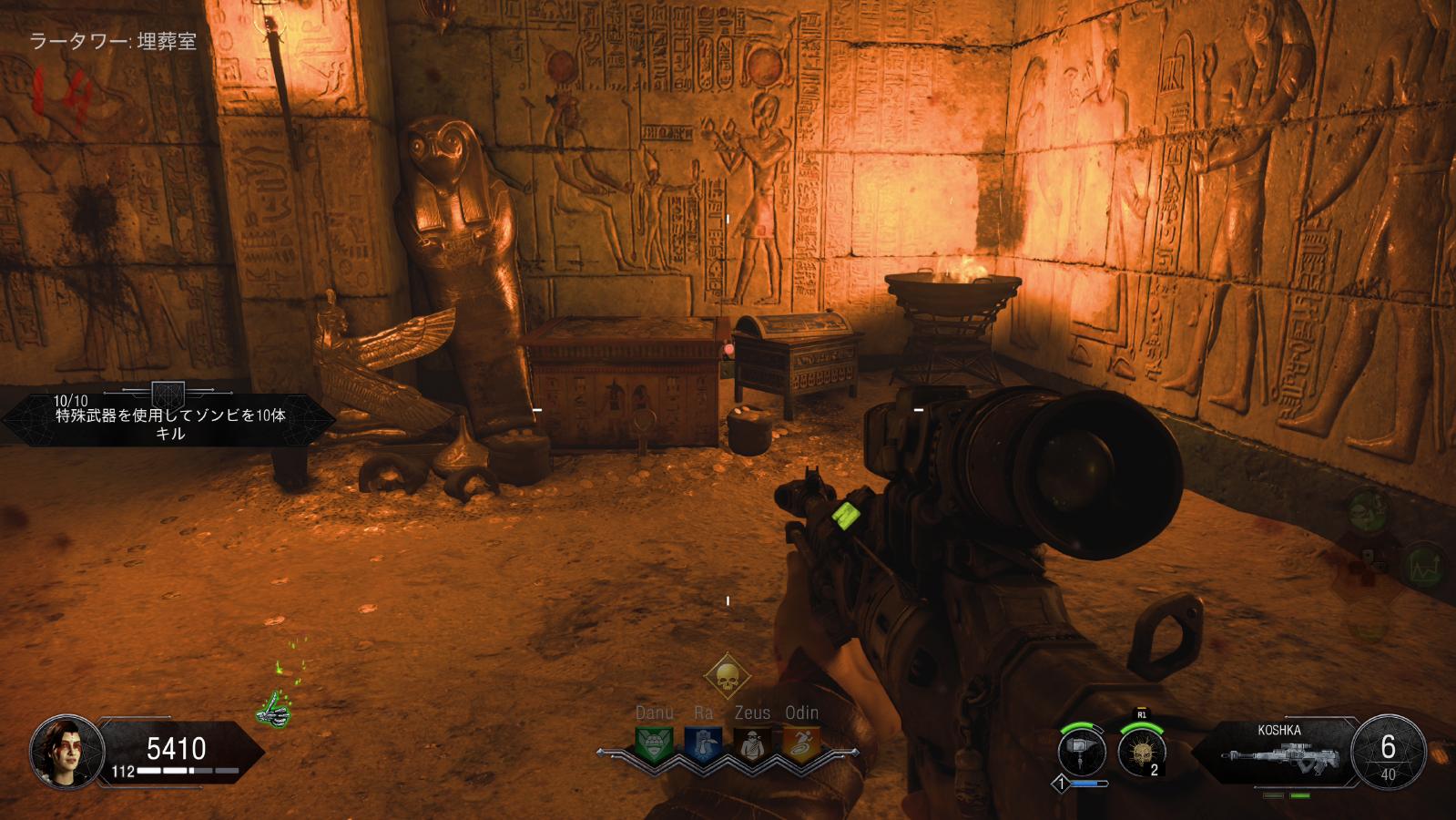Viewport: 1456px width, 820px height.
Task: Select the Zeus perk icon
Action: [751, 744]
